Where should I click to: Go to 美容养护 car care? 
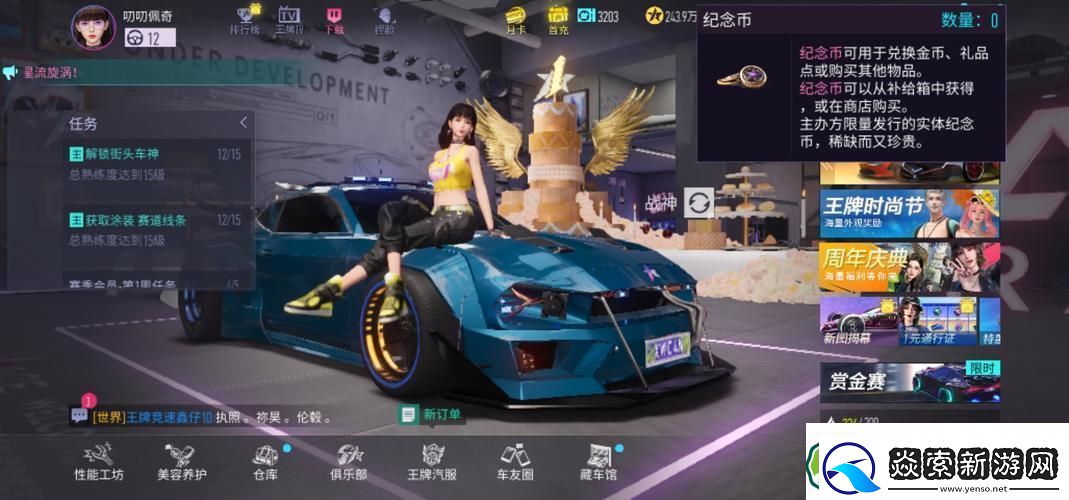[x=182, y=464]
